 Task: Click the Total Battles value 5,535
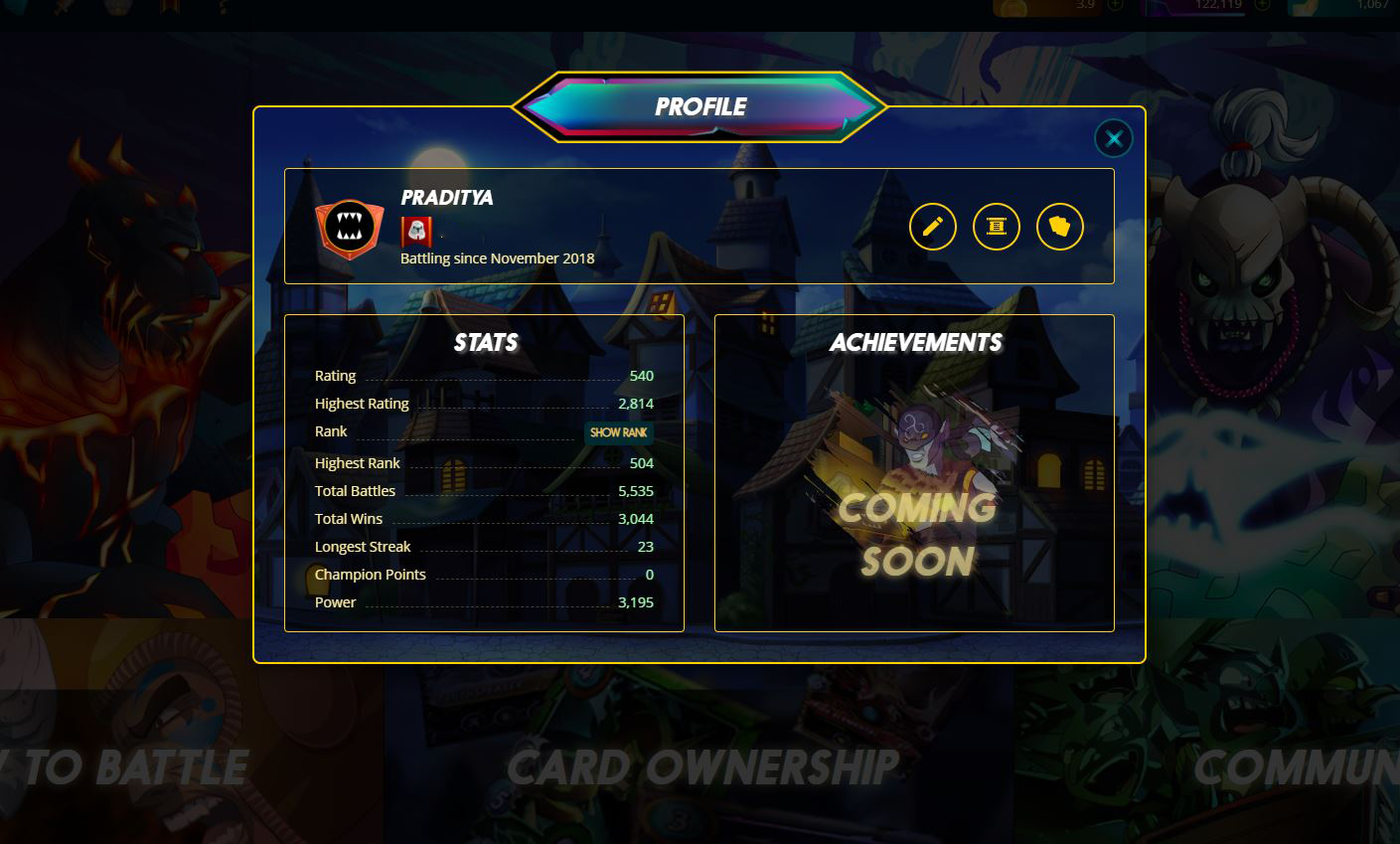[637, 490]
